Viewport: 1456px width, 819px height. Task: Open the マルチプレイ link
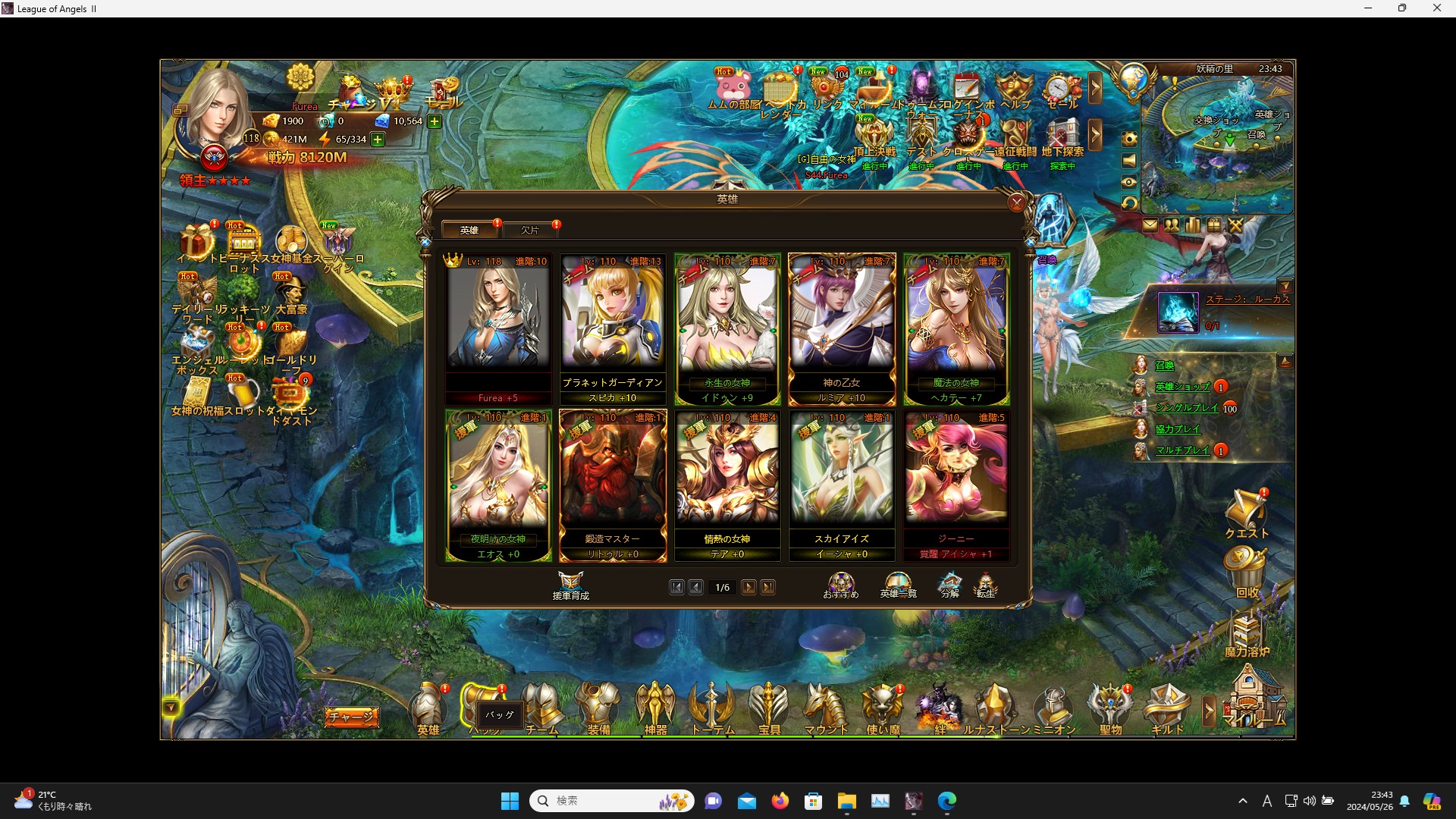(1185, 450)
